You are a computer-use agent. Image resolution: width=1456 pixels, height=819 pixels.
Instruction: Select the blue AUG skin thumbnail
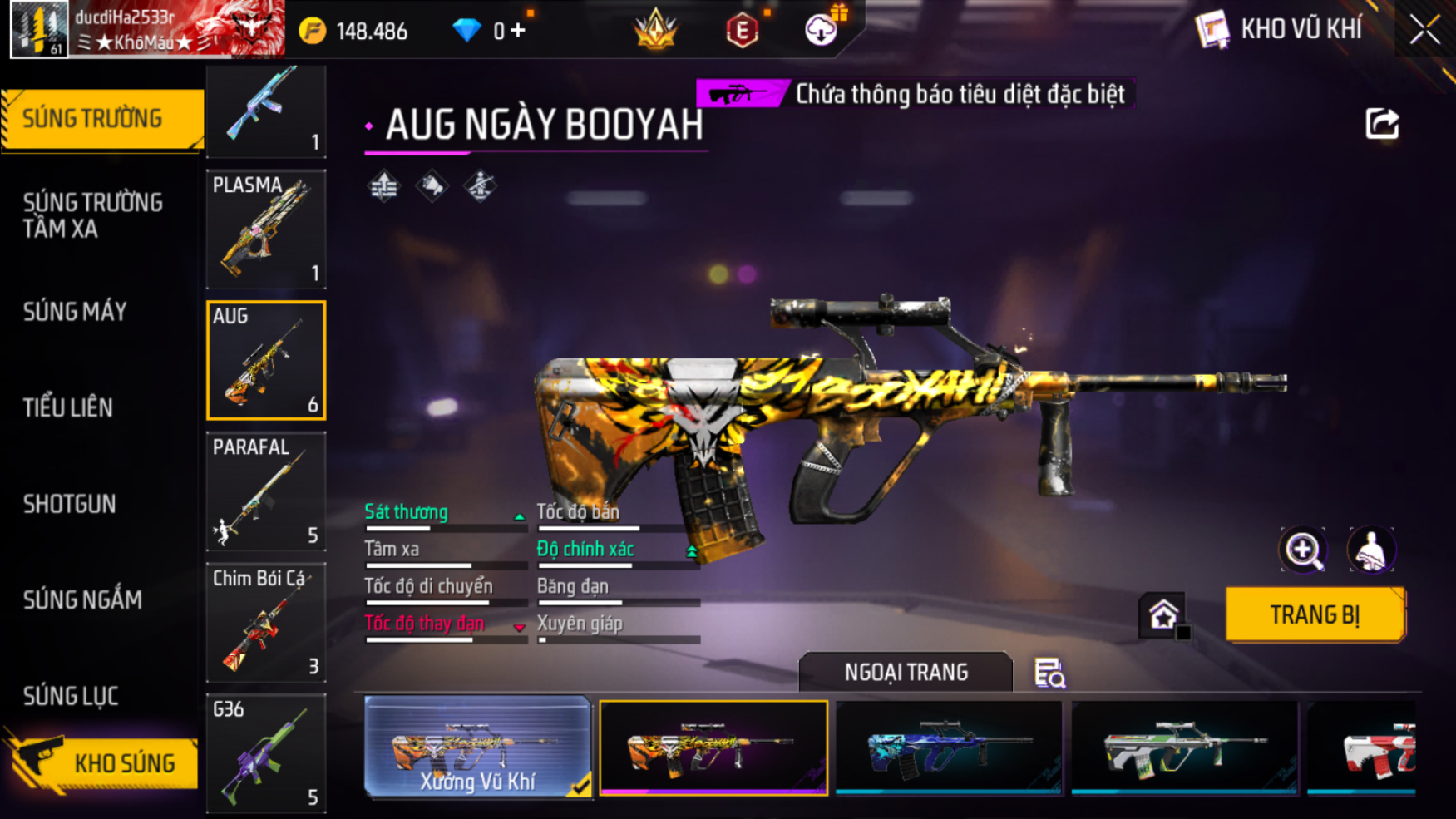949,747
